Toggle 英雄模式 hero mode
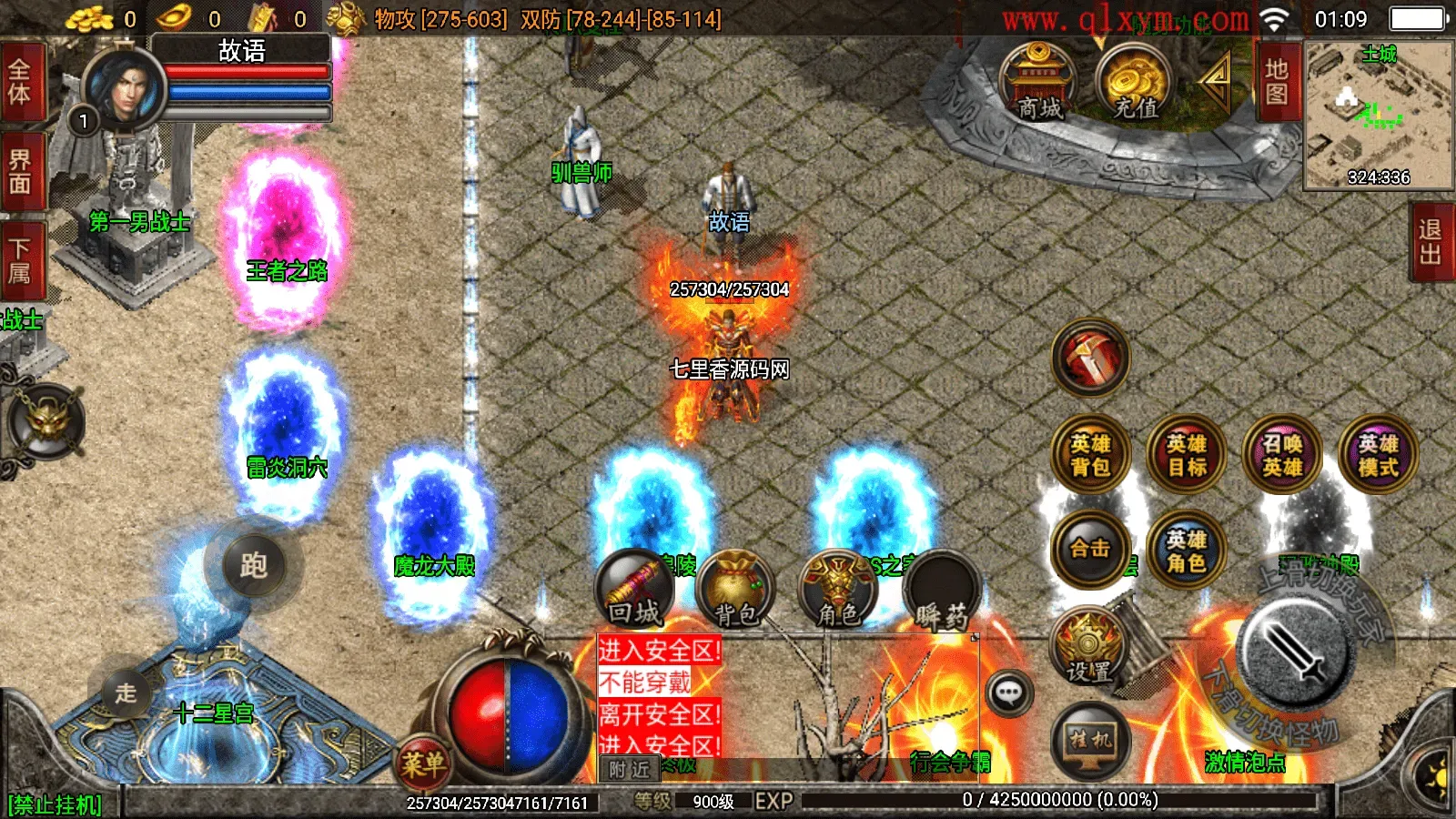 pyautogui.click(x=1378, y=455)
